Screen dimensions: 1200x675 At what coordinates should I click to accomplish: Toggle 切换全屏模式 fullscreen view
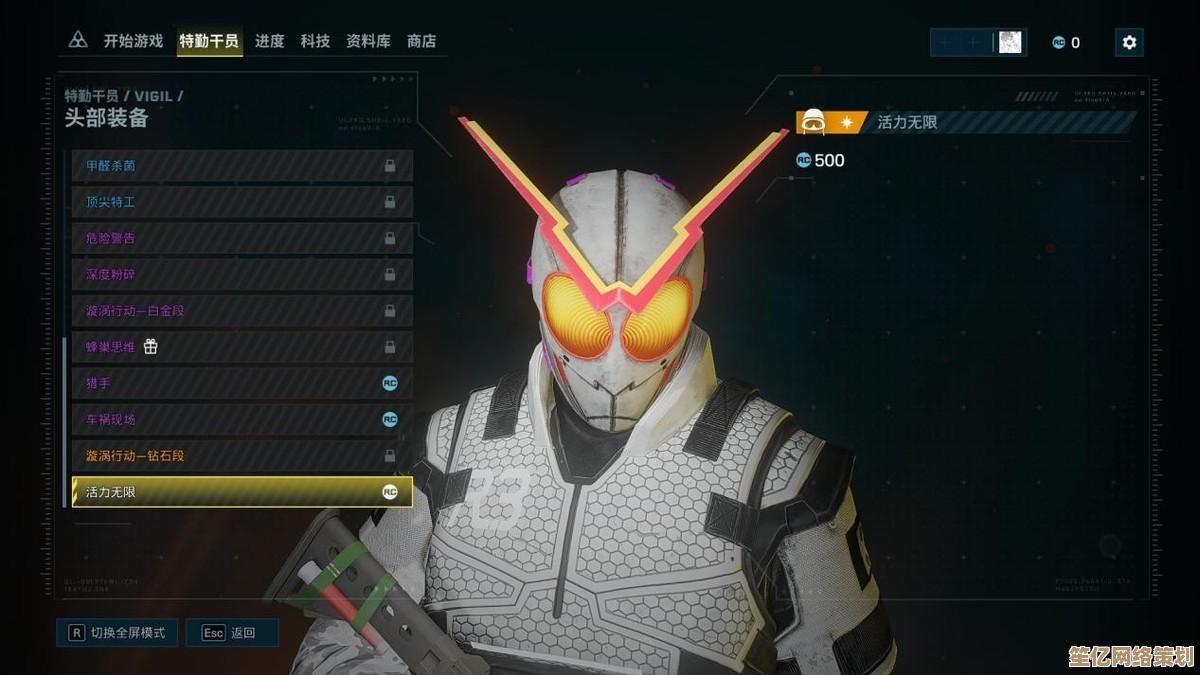click(118, 632)
